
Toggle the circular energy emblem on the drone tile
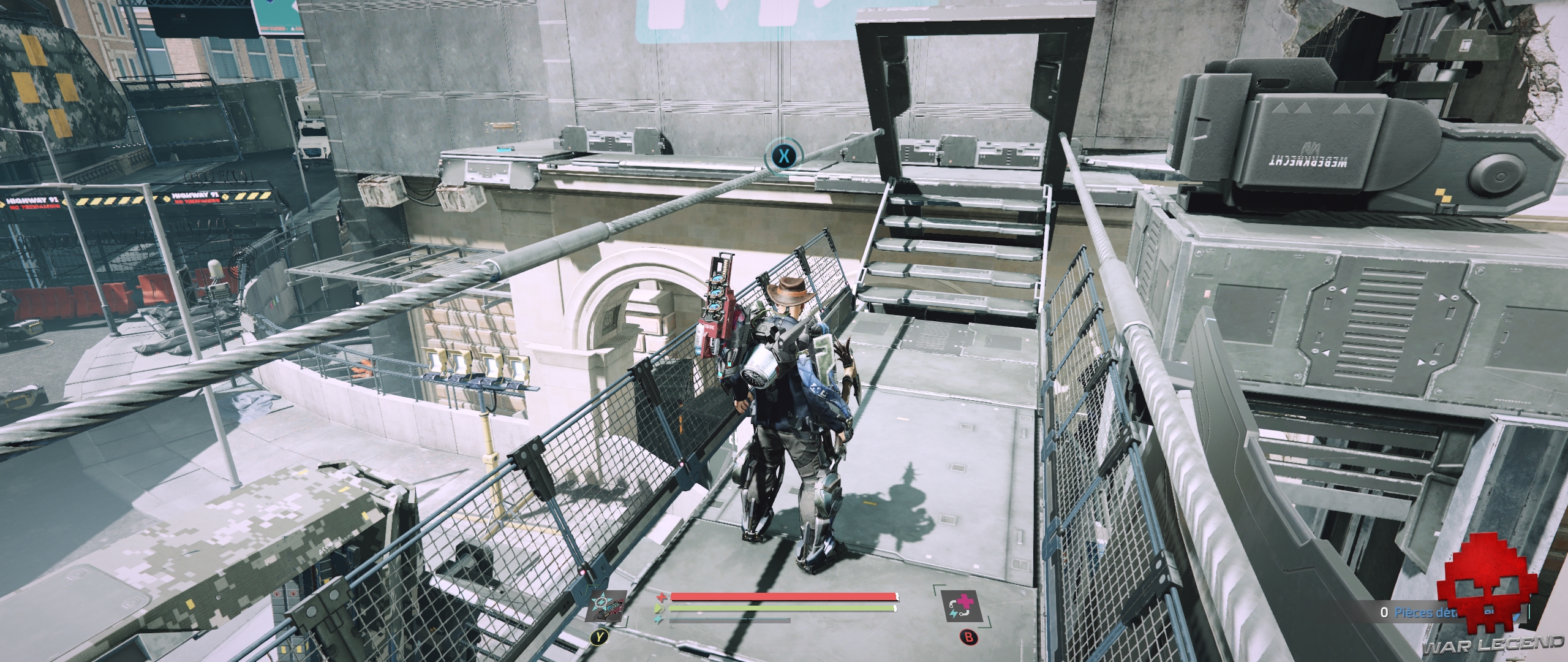click(x=600, y=602)
